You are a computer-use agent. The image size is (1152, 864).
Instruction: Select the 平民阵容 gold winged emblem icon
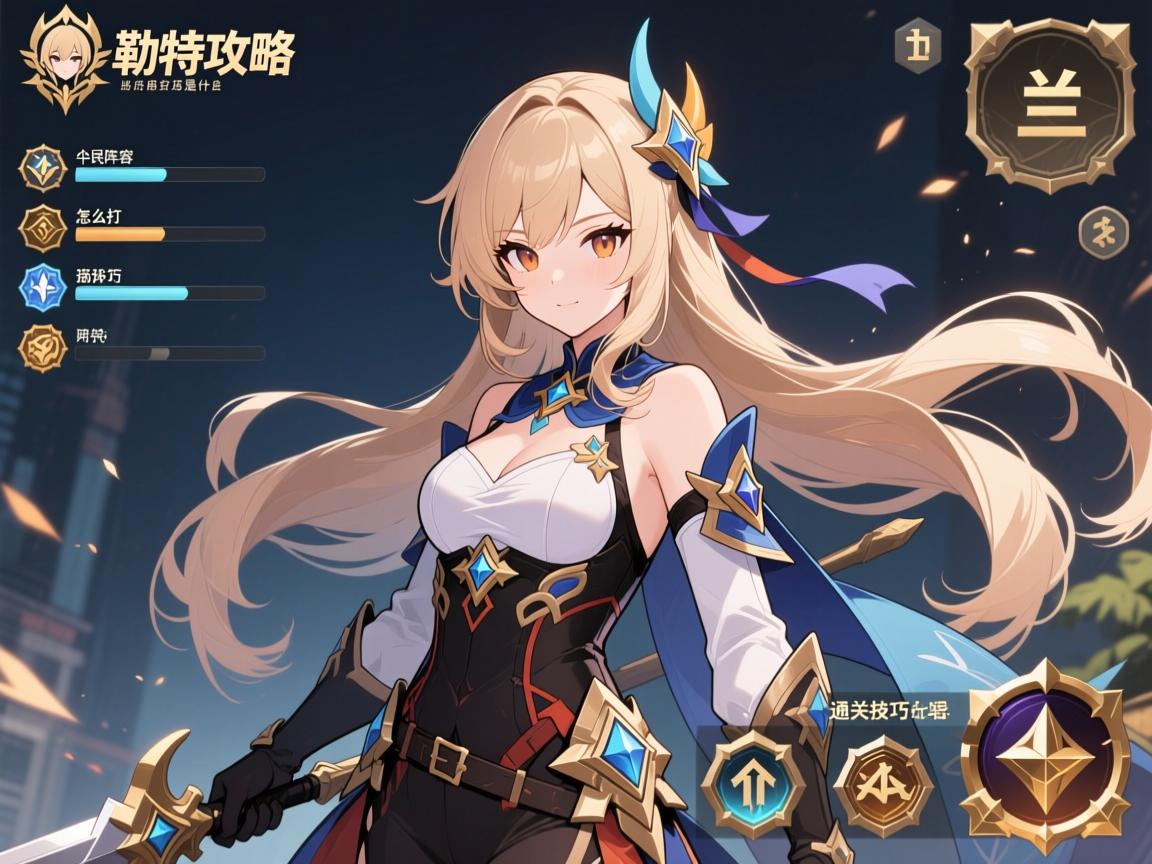pos(43,168)
